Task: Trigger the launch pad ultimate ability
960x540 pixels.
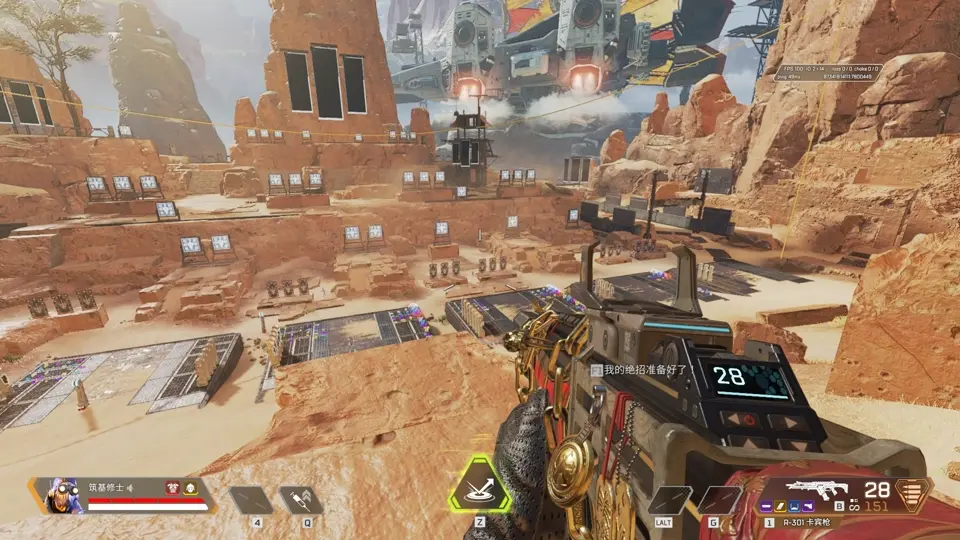Action: pos(479,489)
